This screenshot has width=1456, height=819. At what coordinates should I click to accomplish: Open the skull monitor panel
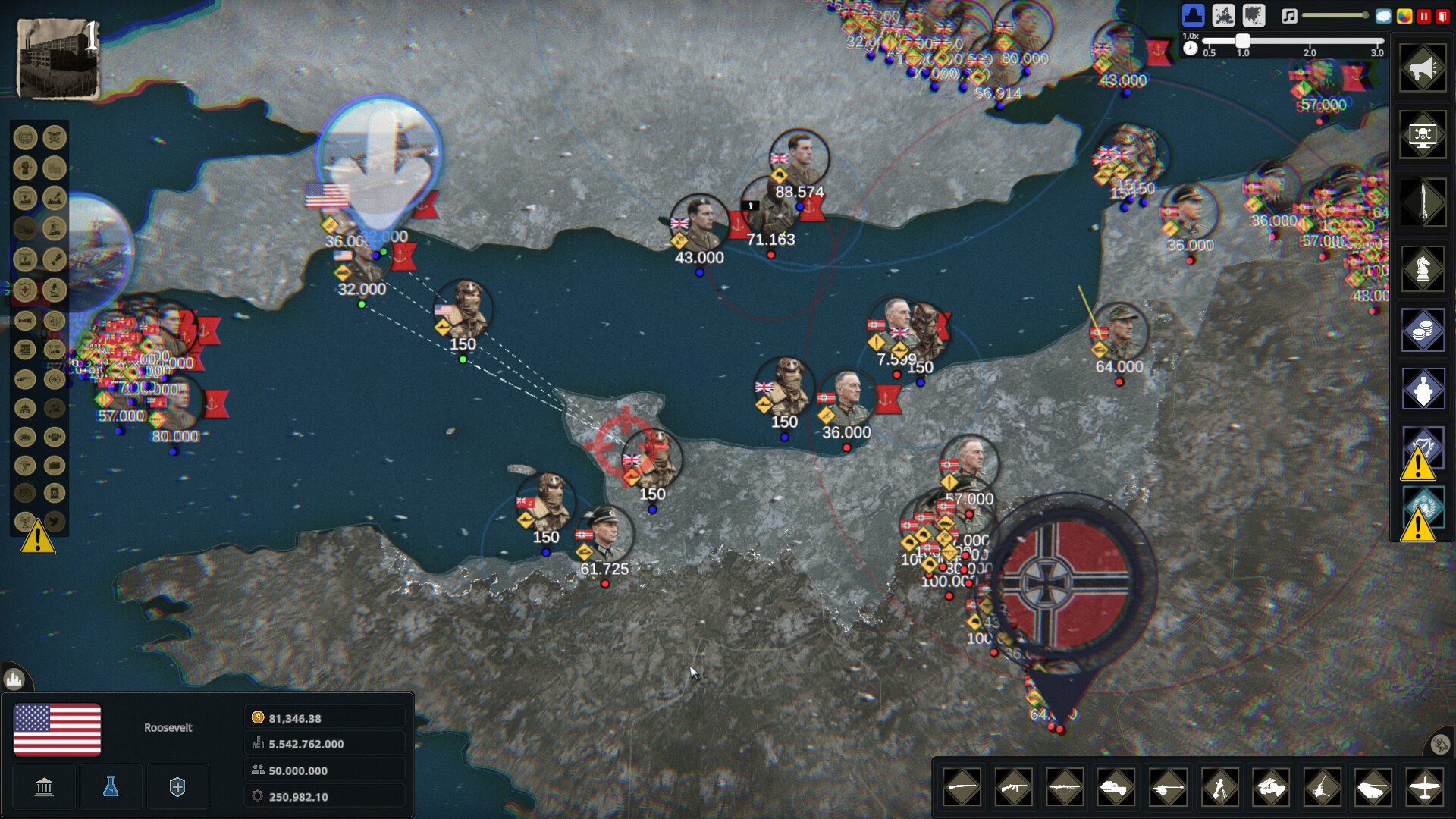(1423, 136)
